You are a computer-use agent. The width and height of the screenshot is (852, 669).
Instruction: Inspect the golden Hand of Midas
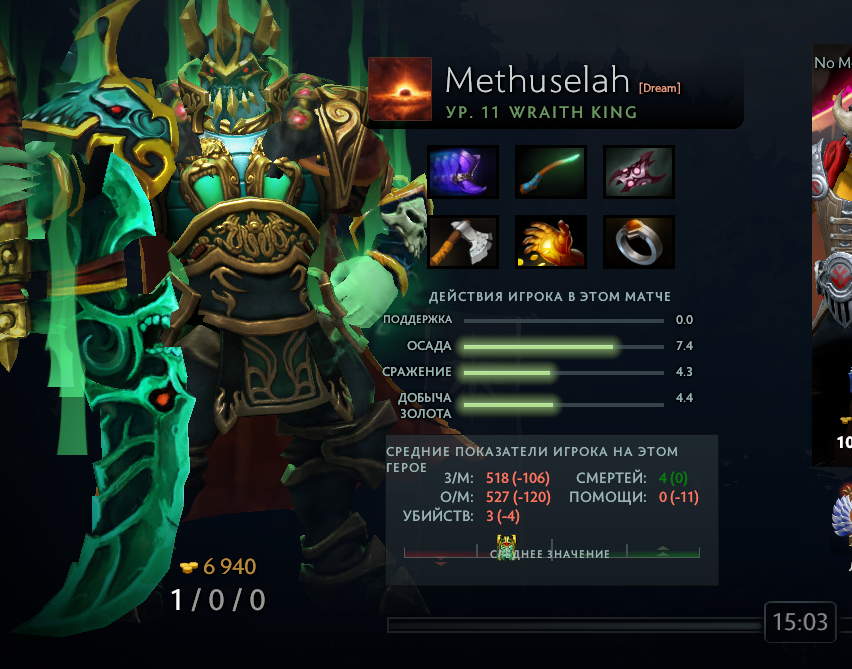coord(551,242)
